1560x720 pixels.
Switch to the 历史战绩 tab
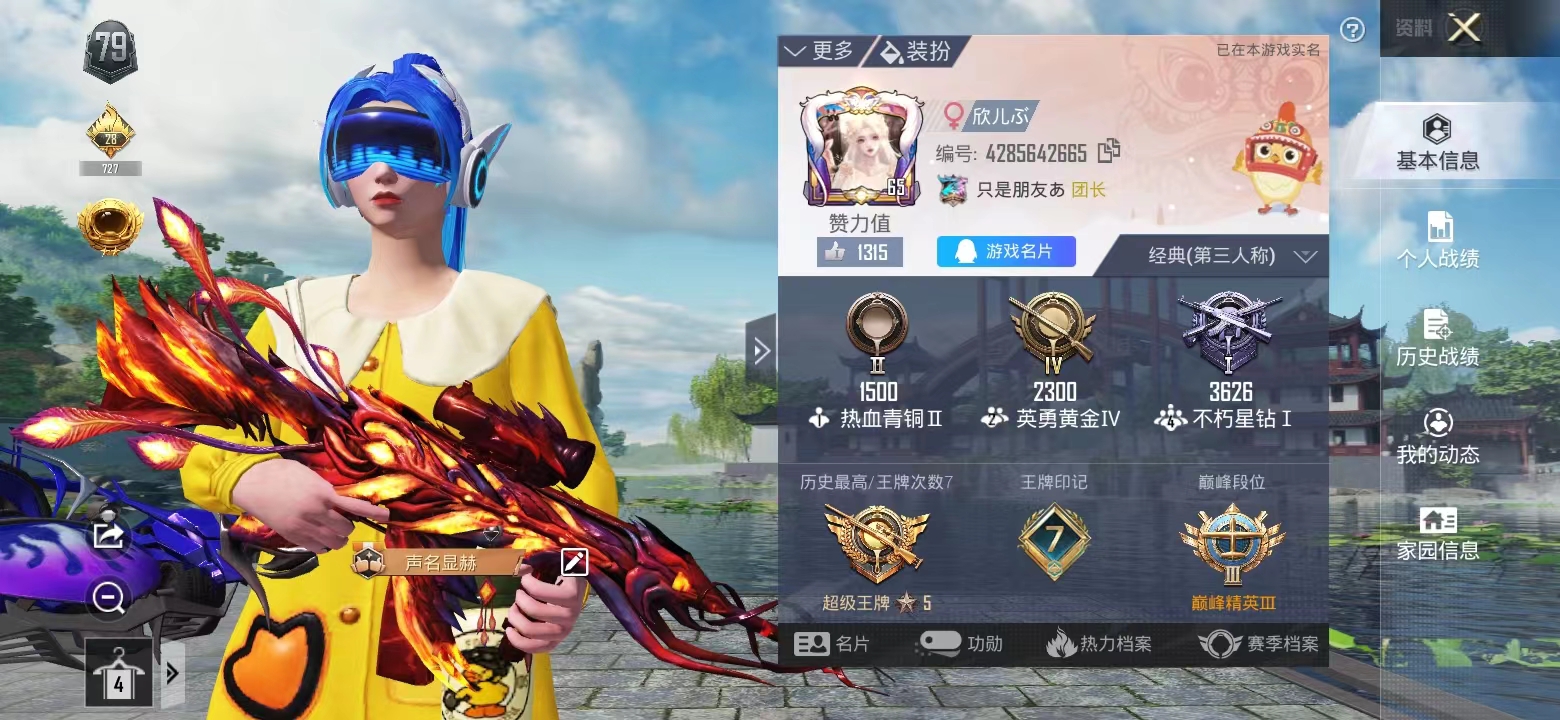[1437, 339]
